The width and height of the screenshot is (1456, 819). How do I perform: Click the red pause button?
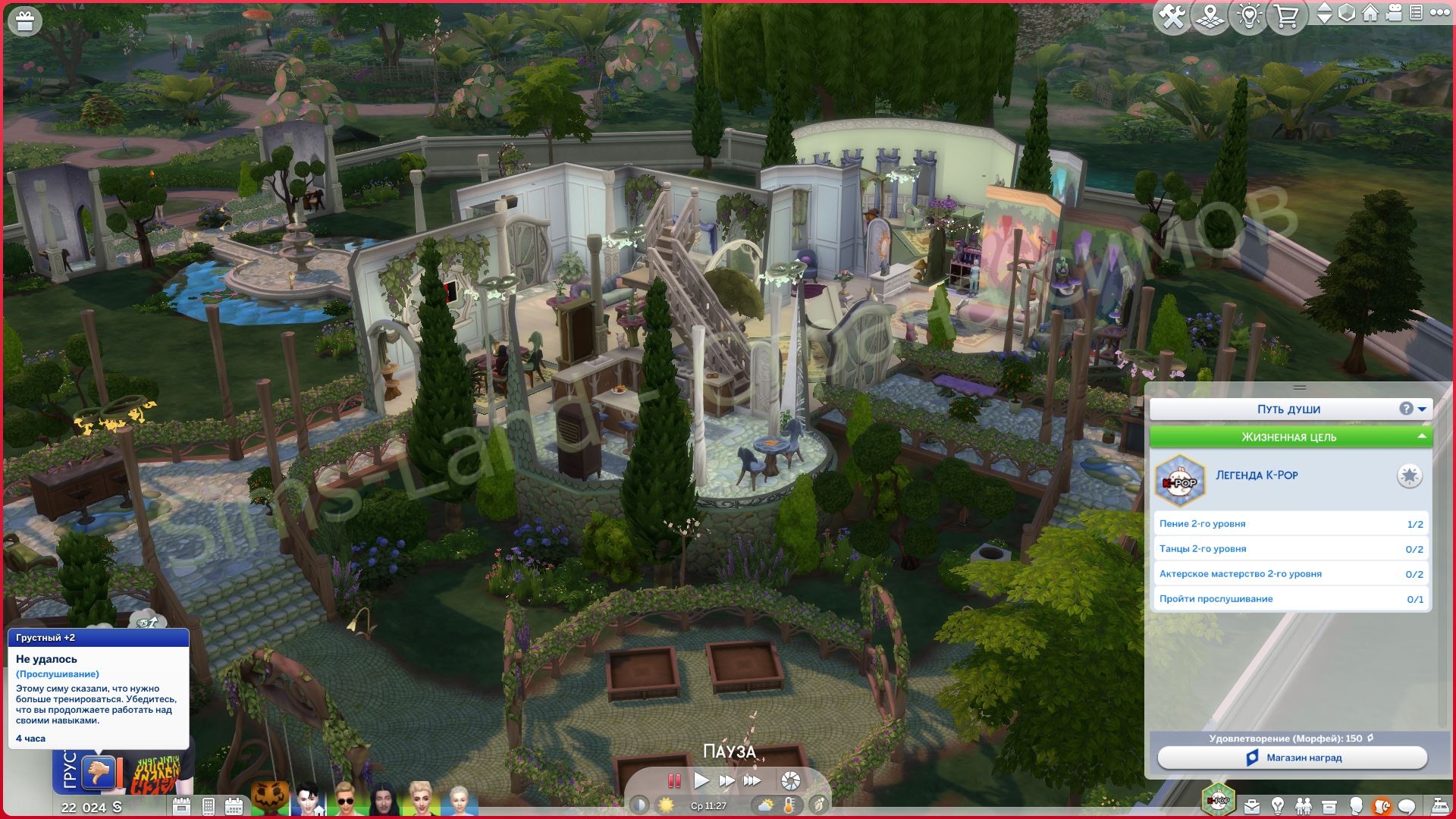pyautogui.click(x=673, y=780)
